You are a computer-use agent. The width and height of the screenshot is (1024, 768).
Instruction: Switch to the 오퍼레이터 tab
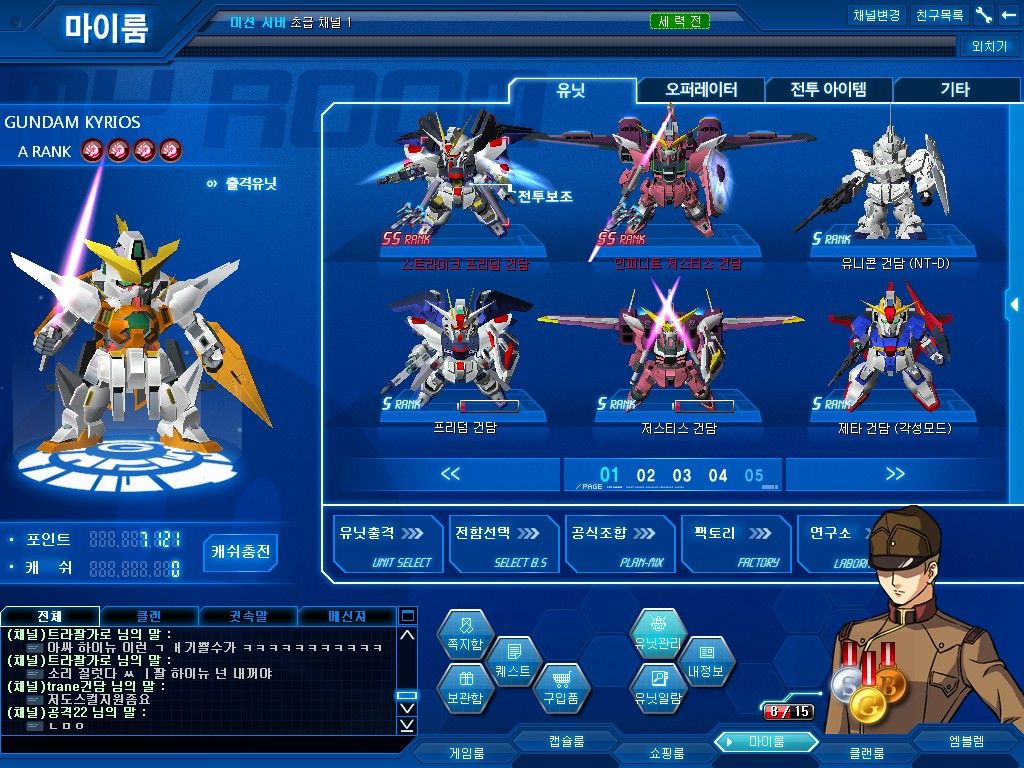point(701,90)
